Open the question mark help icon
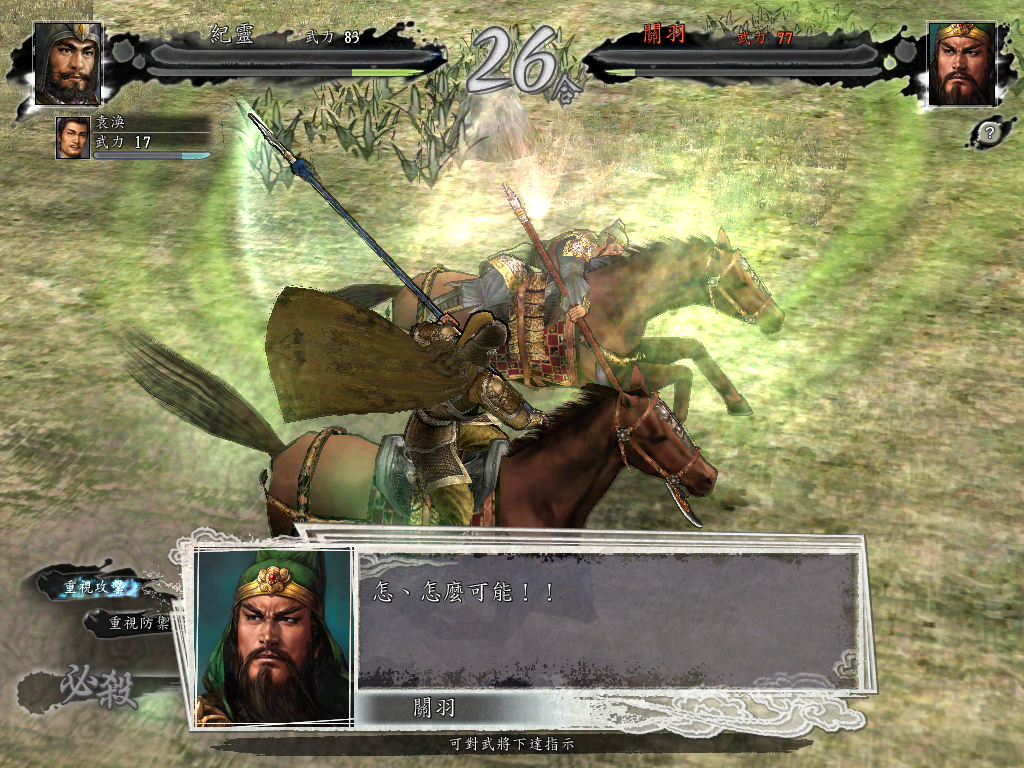Screen dimensions: 1024x768 [988, 131]
